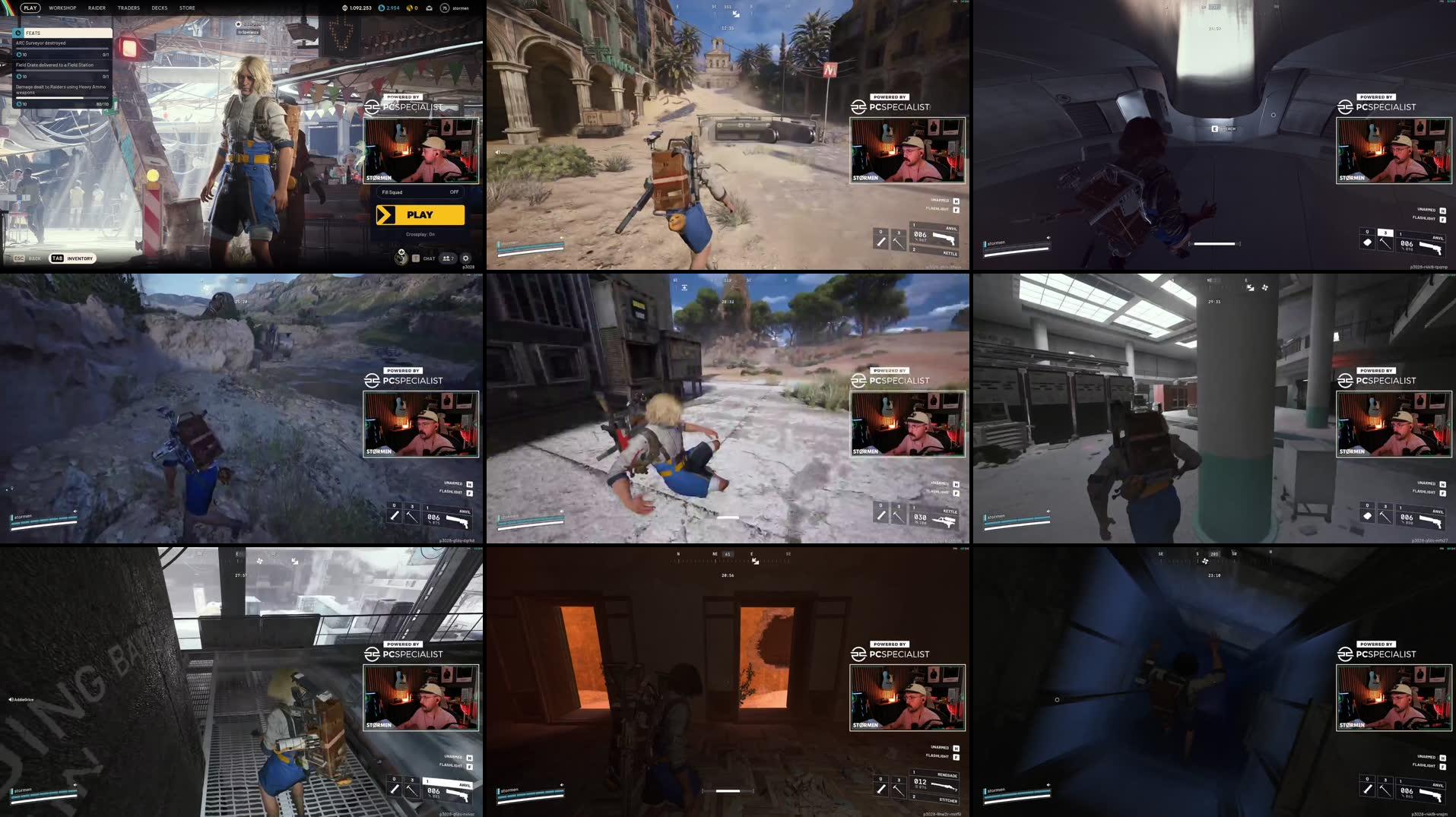Click the yellow PLAY button

419,215
